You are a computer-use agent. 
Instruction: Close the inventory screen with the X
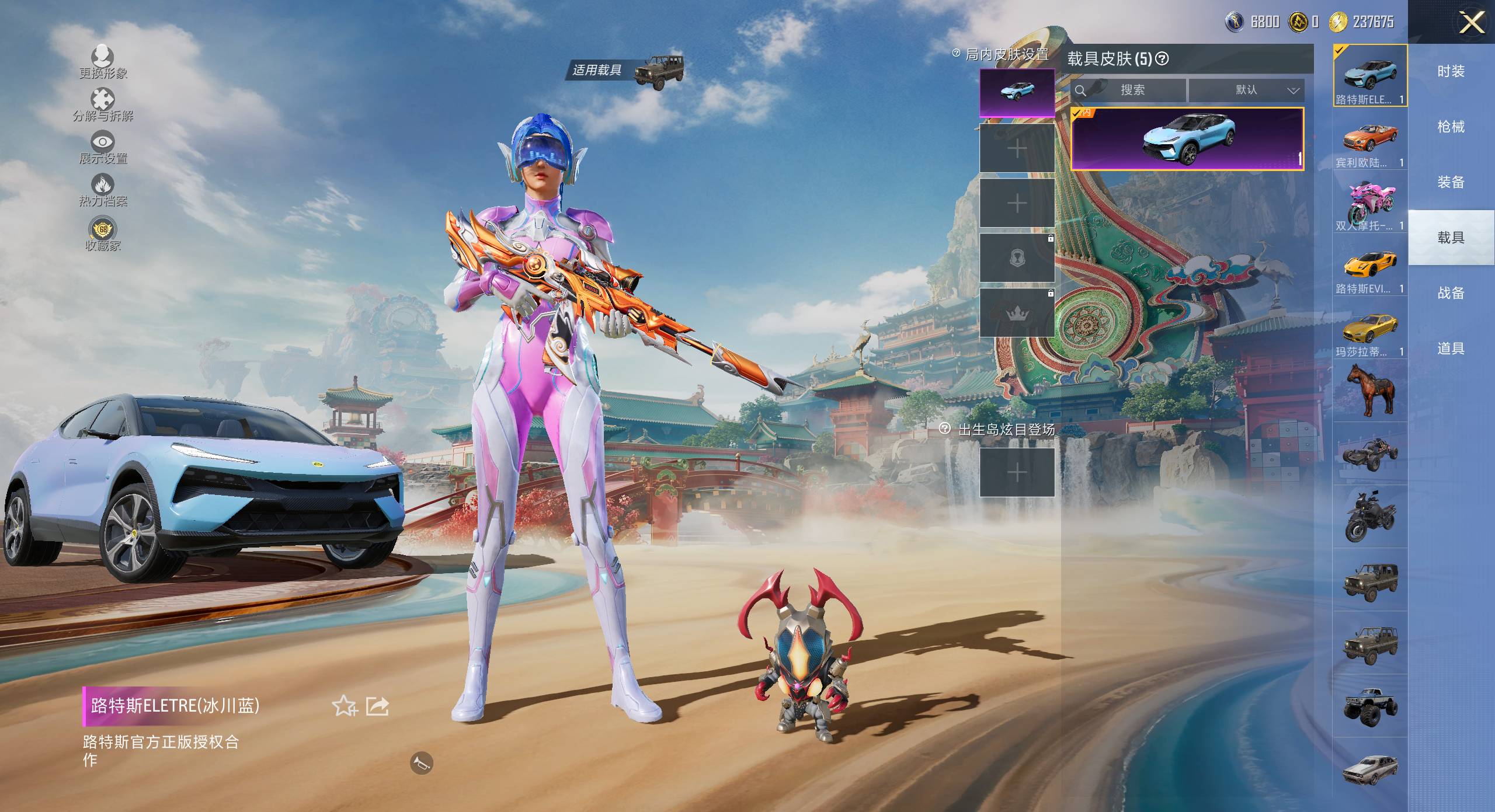click(x=1471, y=23)
